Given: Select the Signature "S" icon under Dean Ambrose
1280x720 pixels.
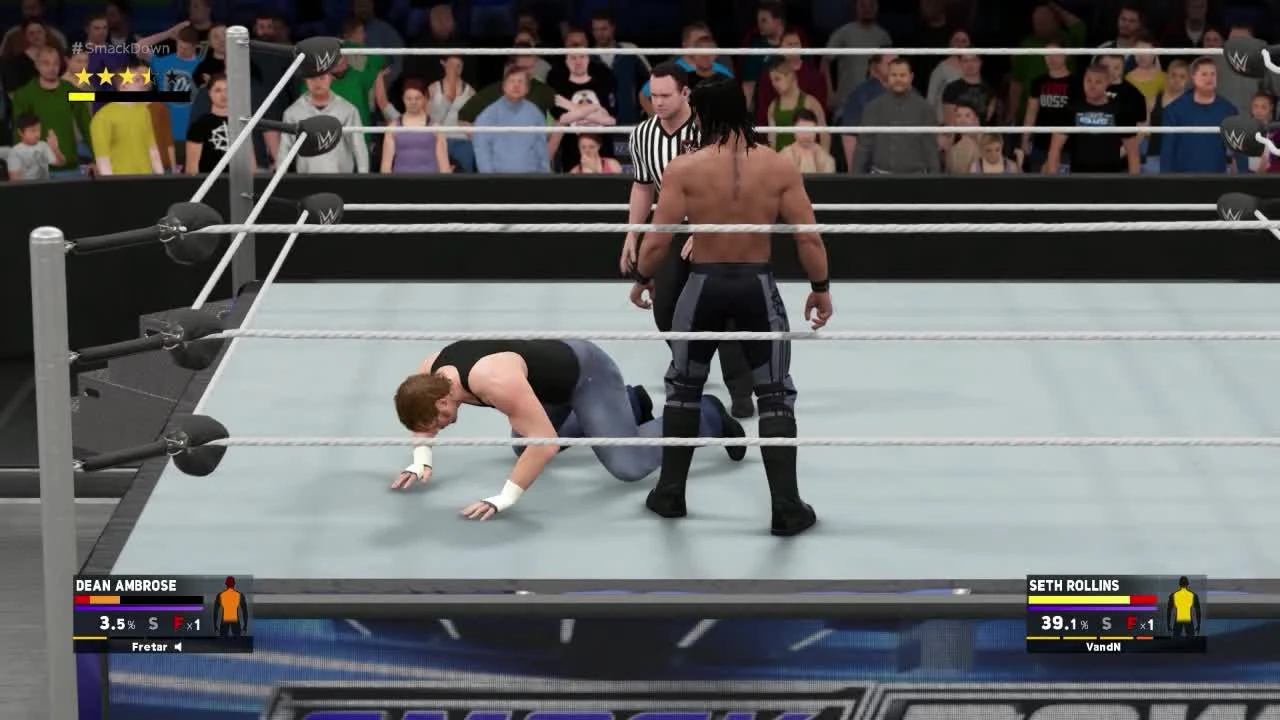Looking at the screenshot, I should click(x=150, y=622).
